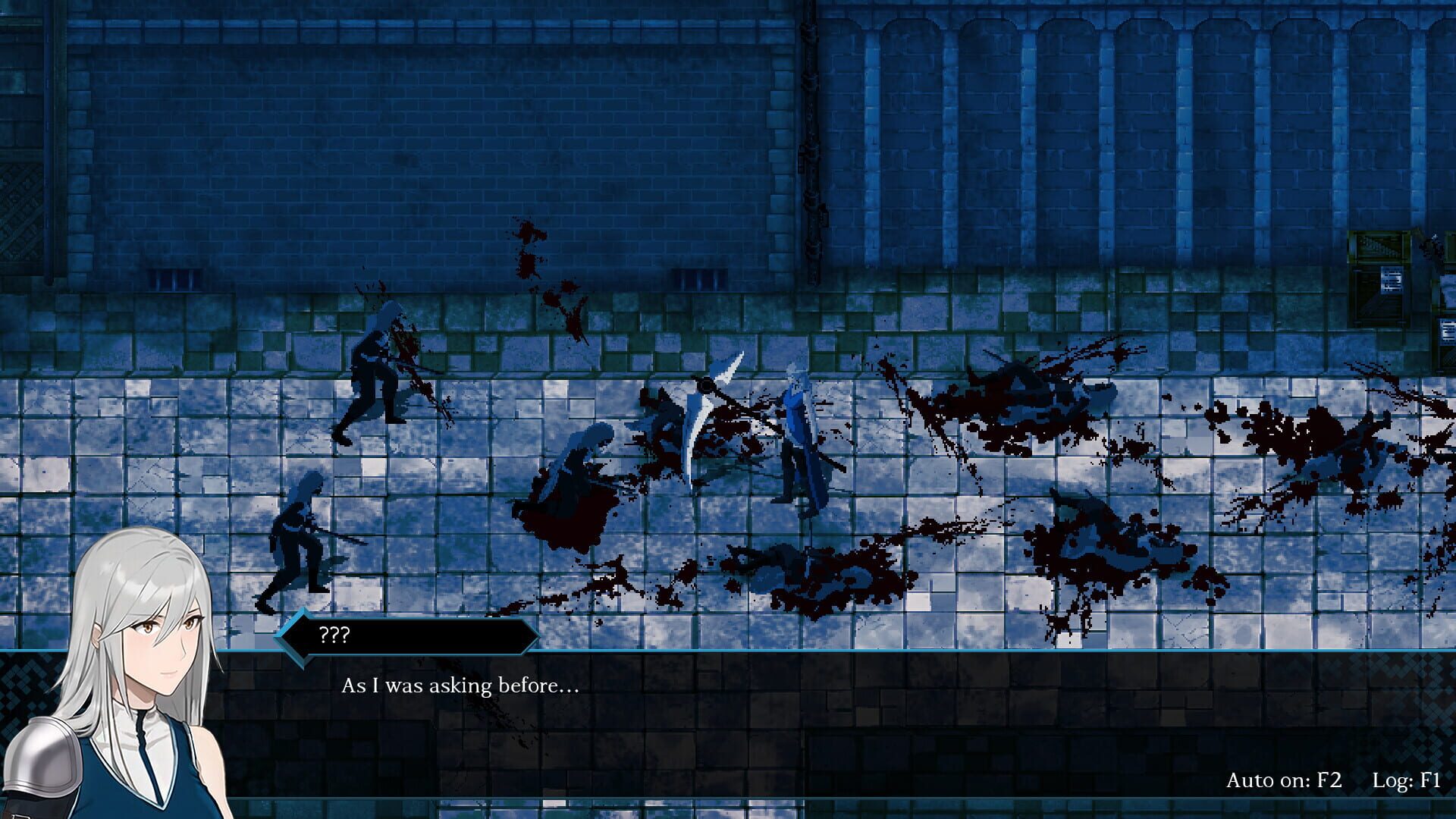The height and width of the screenshot is (819, 1456).
Task: Advance the dialogue 'As I was asking before...'
Action: [459, 686]
